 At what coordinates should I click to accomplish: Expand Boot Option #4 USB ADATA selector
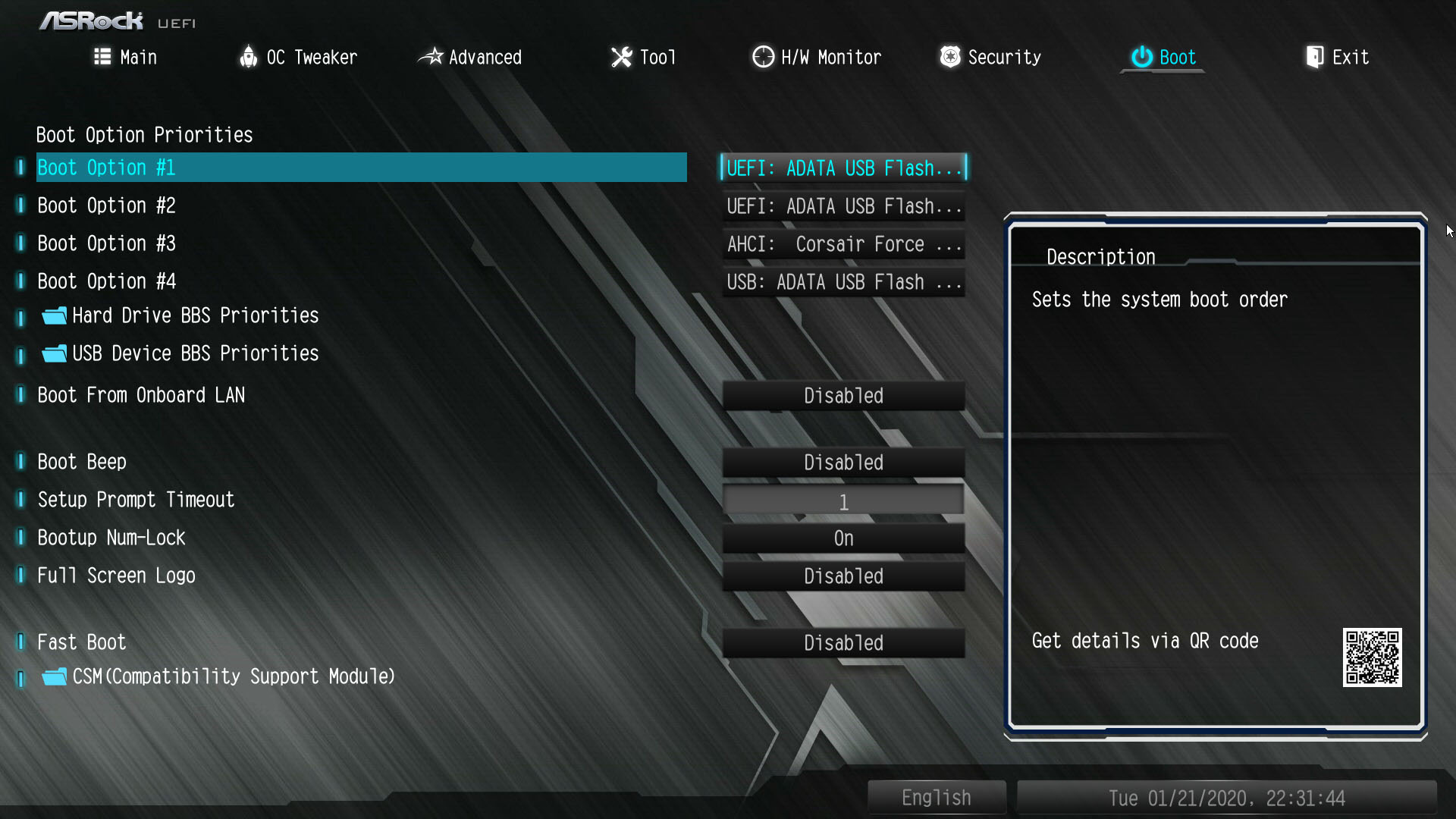(843, 281)
